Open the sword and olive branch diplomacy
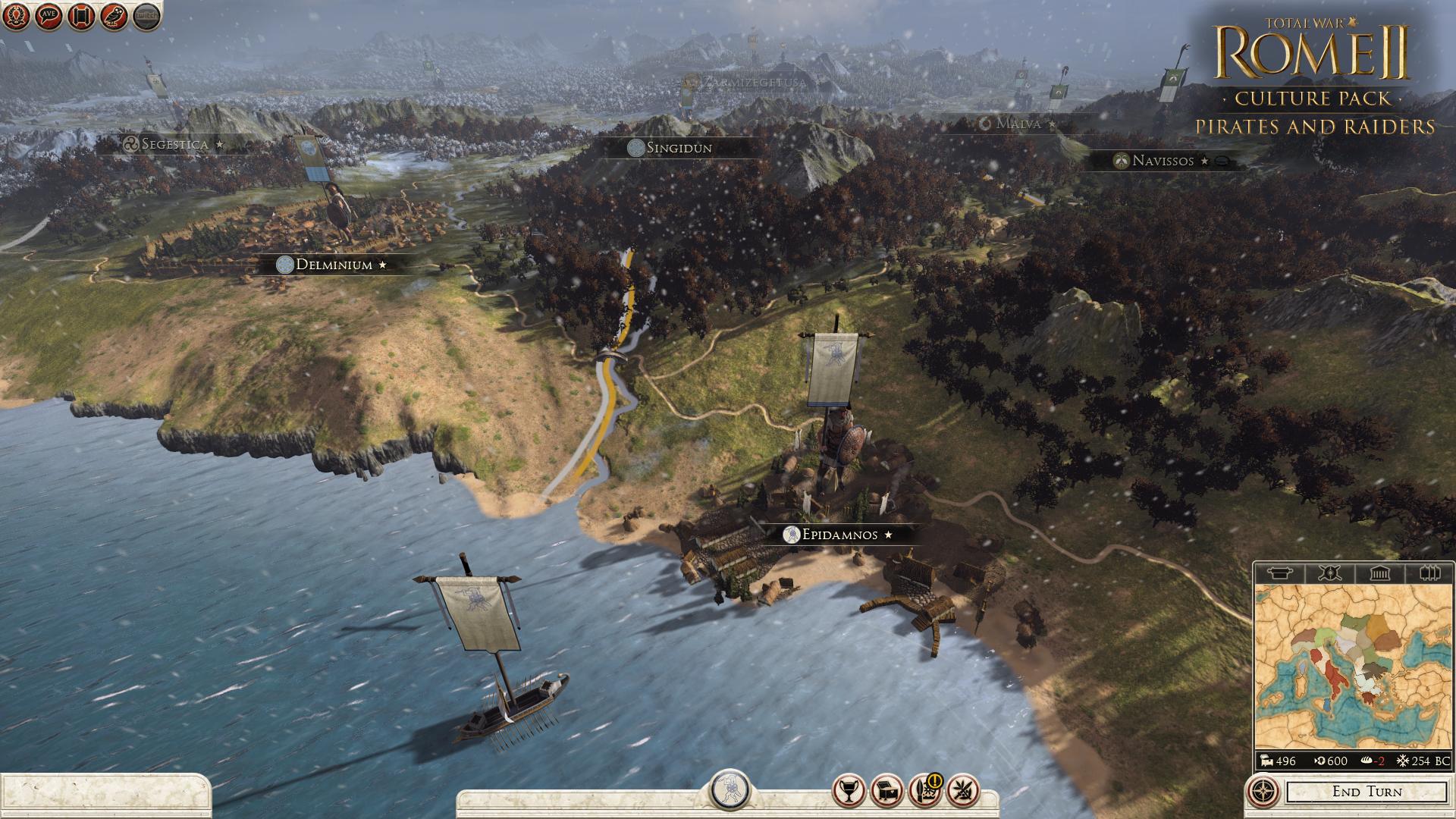Image resolution: width=1456 pixels, height=819 pixels. coord(964,791)
